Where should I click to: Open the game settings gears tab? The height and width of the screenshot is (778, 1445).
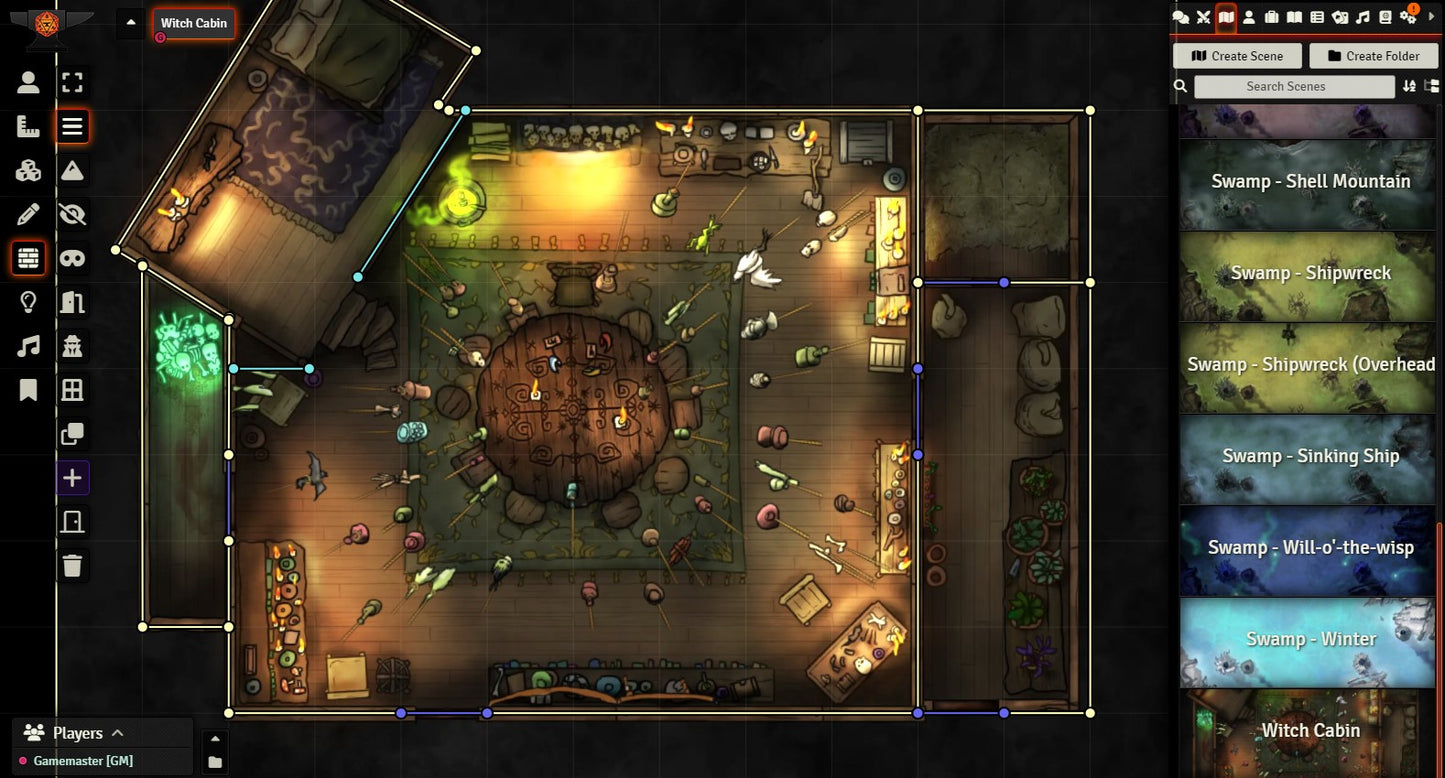1410,17
